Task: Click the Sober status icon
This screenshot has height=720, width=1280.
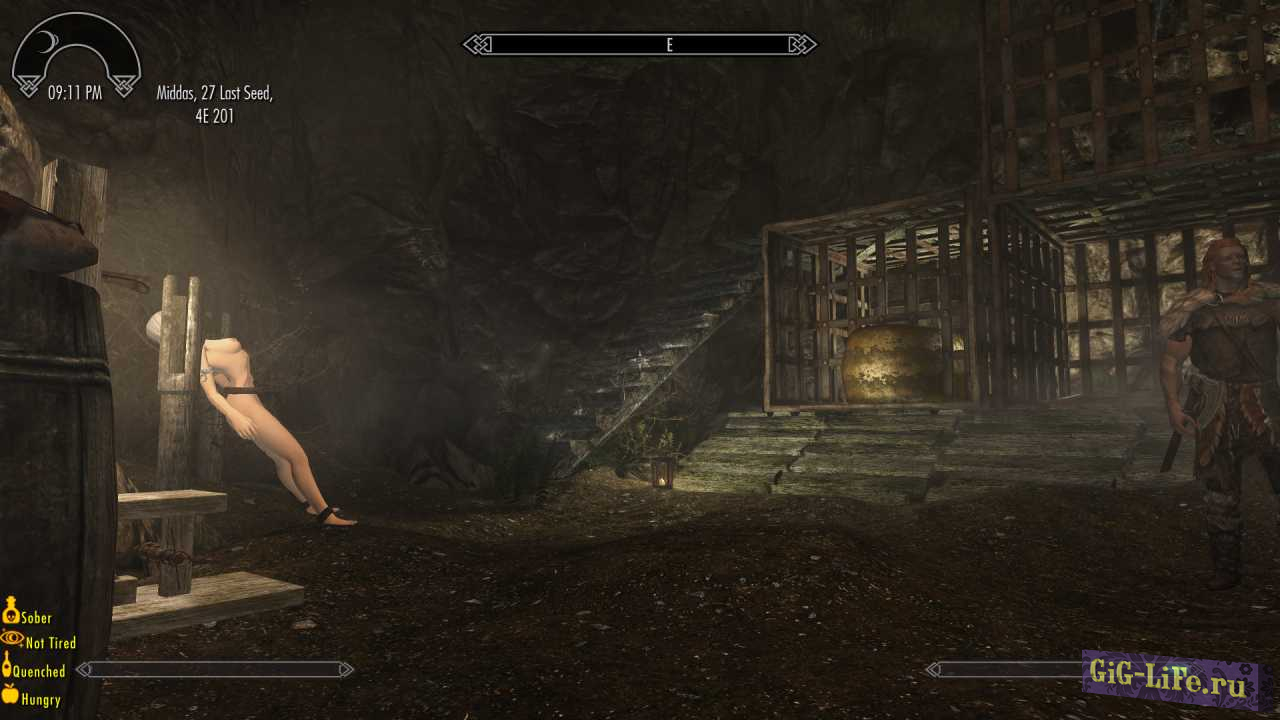Action: click(12, 610)
